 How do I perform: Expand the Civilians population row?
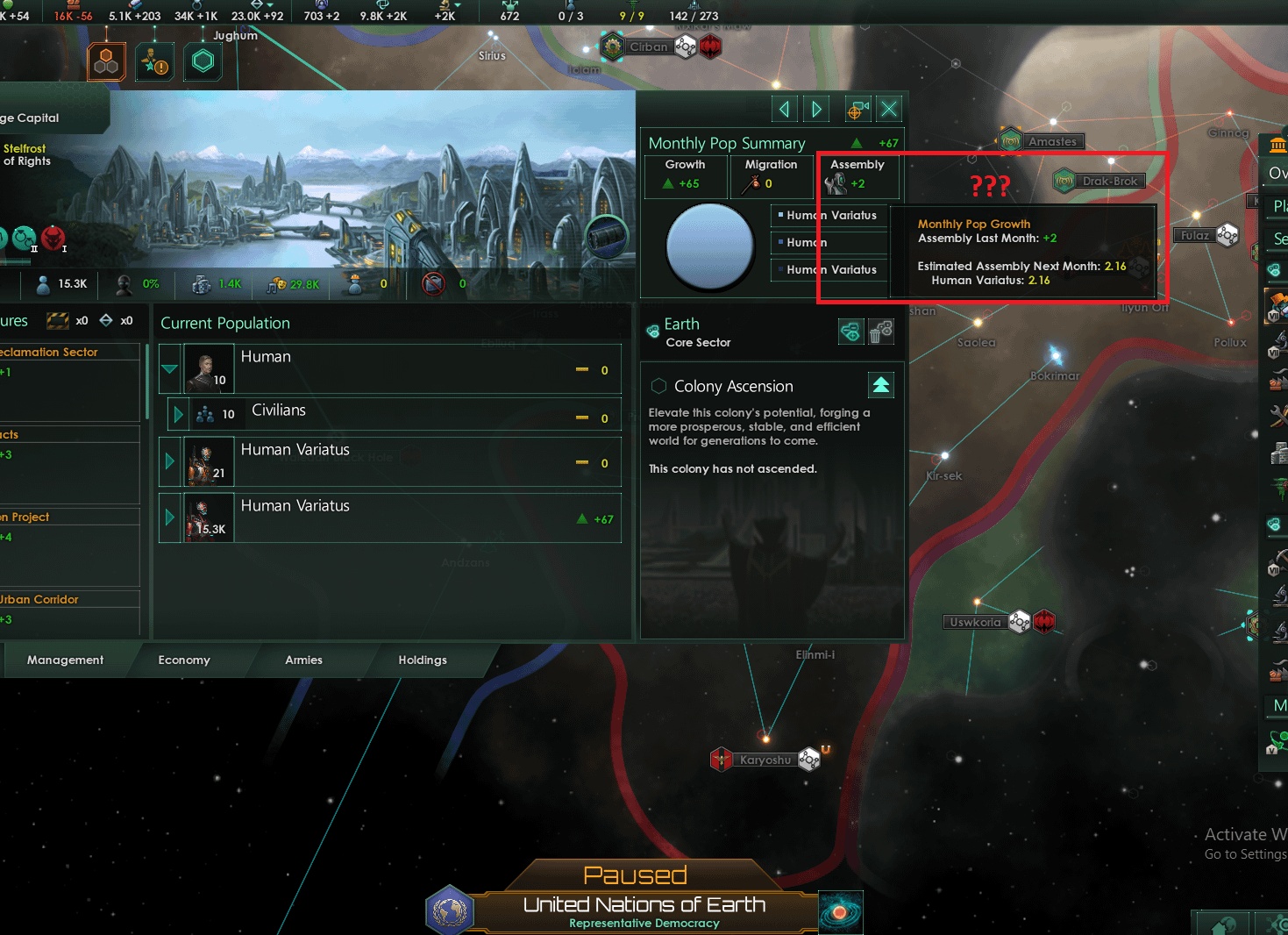tap(178, 414)
